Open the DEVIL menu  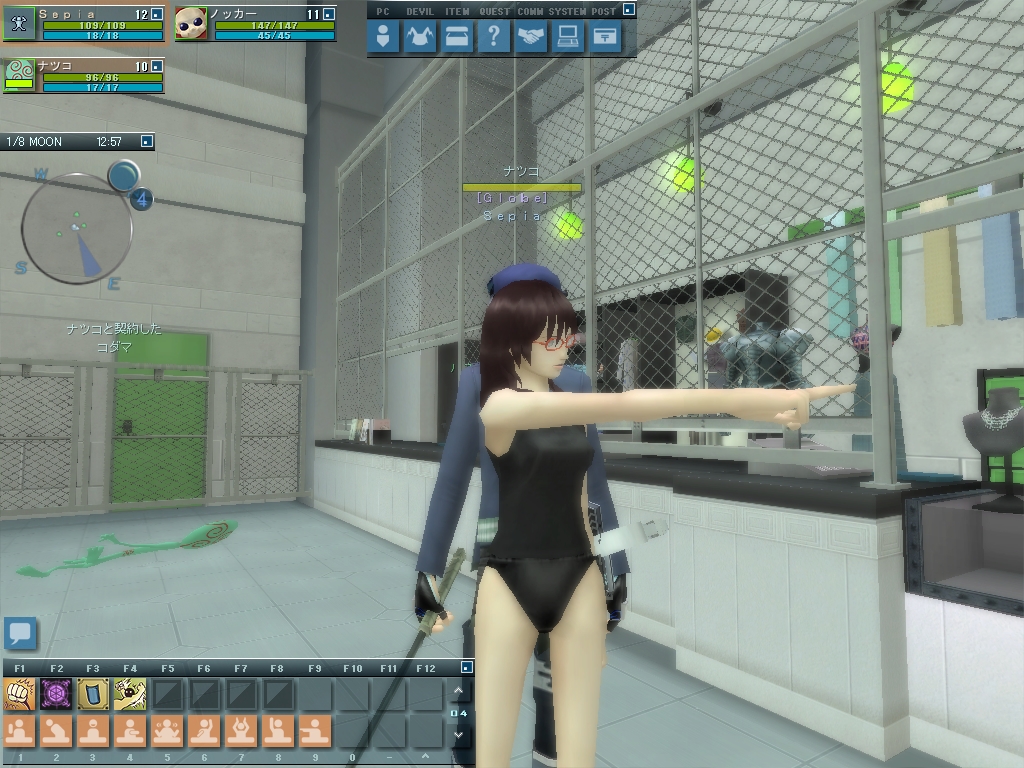(x=420, y=38)
